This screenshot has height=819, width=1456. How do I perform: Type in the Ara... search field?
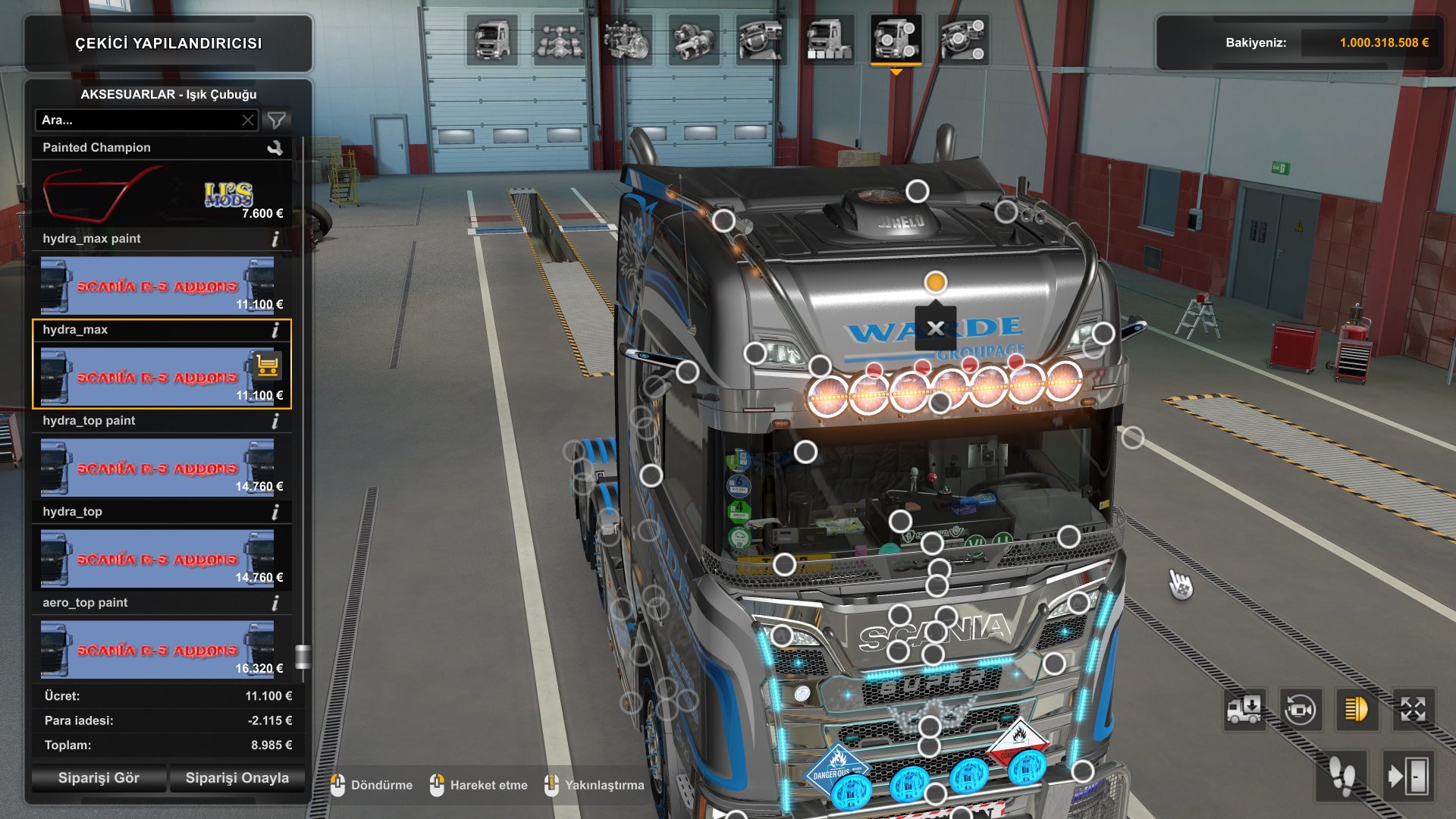[140, 120]
